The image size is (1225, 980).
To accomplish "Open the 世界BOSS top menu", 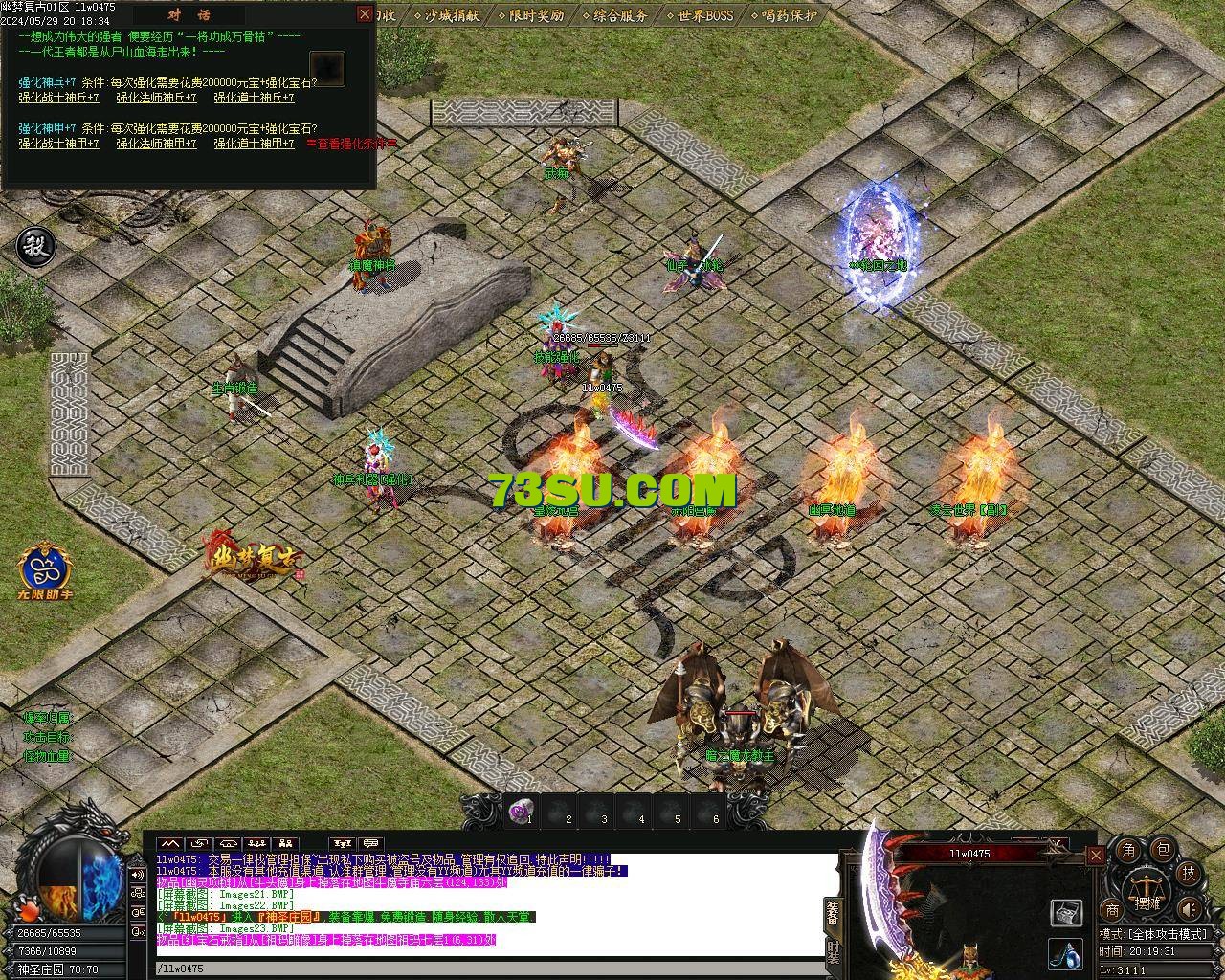I will [x=704, y=15].
